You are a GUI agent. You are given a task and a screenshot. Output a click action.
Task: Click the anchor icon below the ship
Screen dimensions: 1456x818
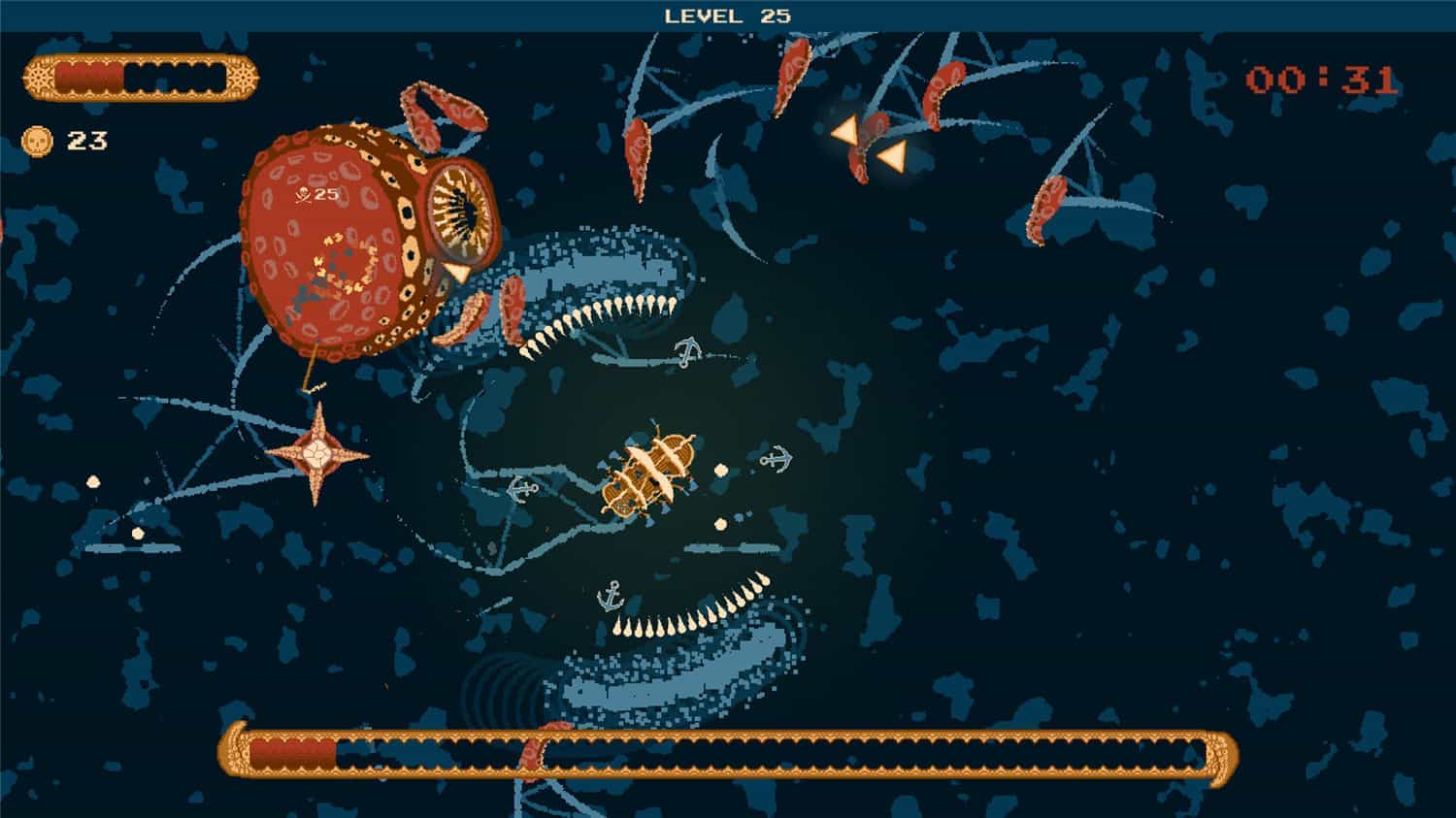pyautogui.click(x=610, y=594)
